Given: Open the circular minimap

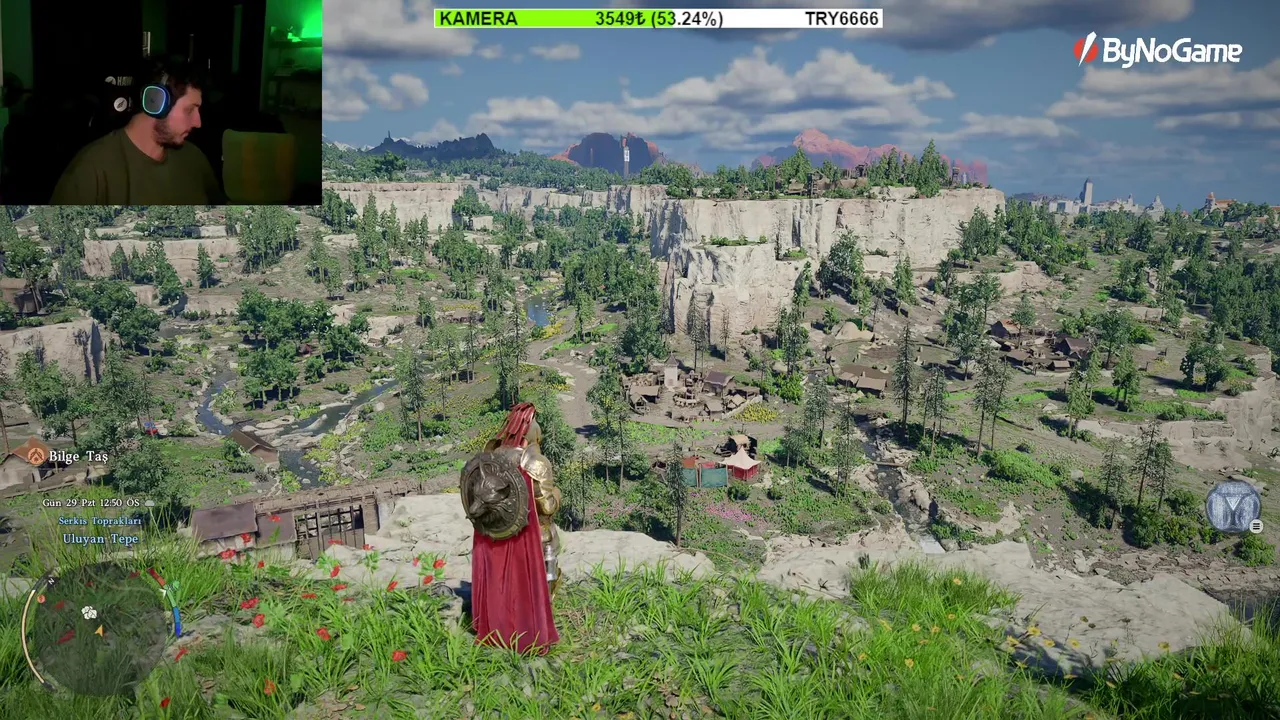Looking at the screenshot, I should (x=96, y=628).
